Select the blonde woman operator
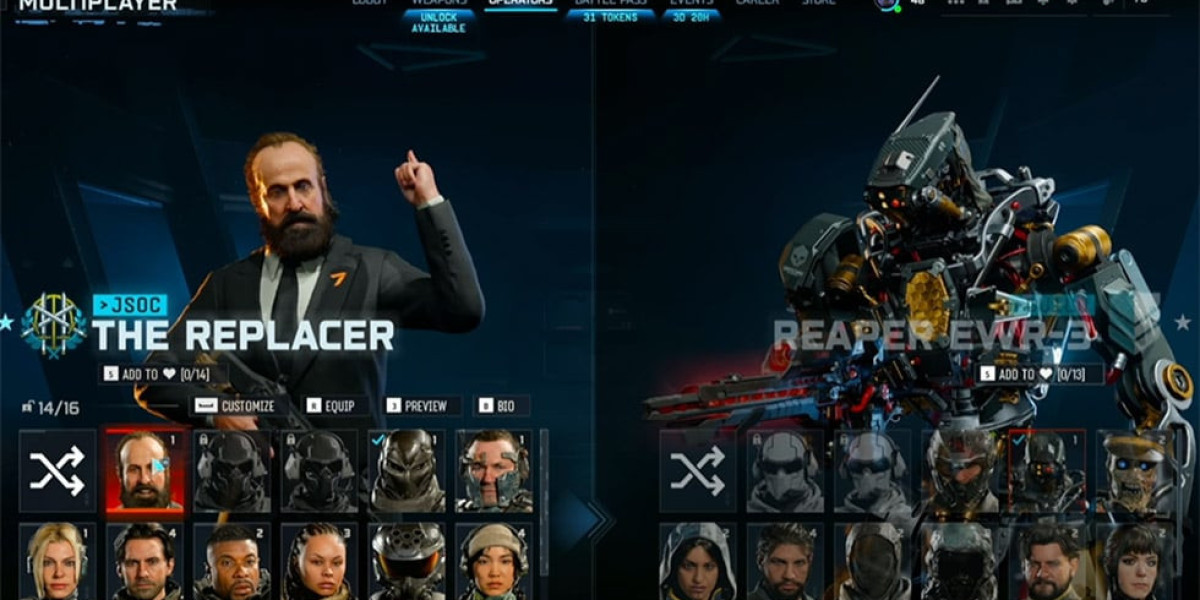Screen dimensions: 1200x600 pyautogui.click(x=58, y=561)
